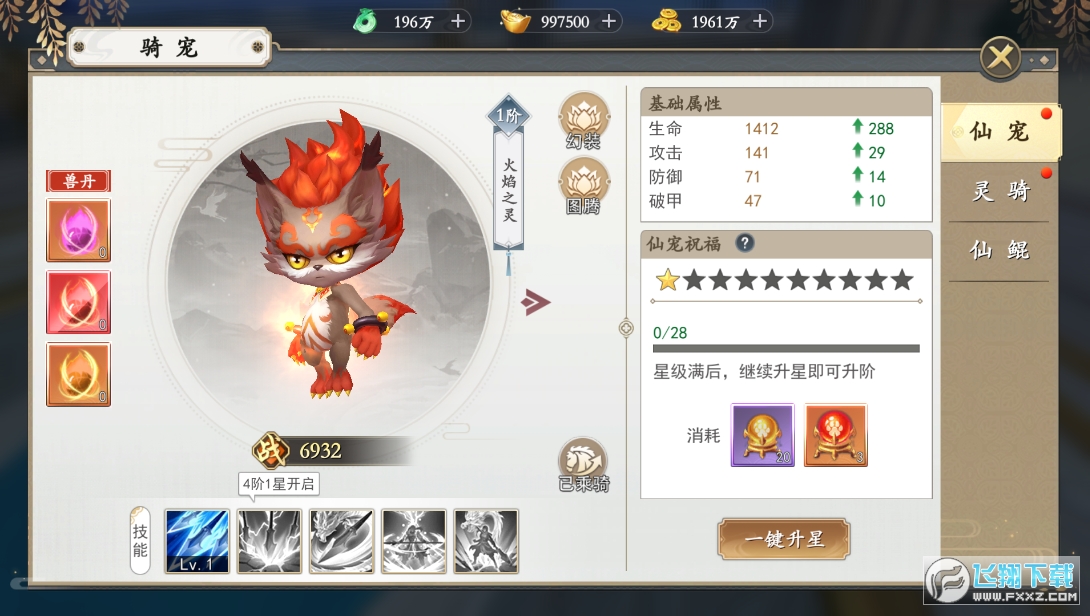The height and width of the screenshot is (616, 1090).
Task: Select the purple beast pill slot
Action: click(78, 231)
